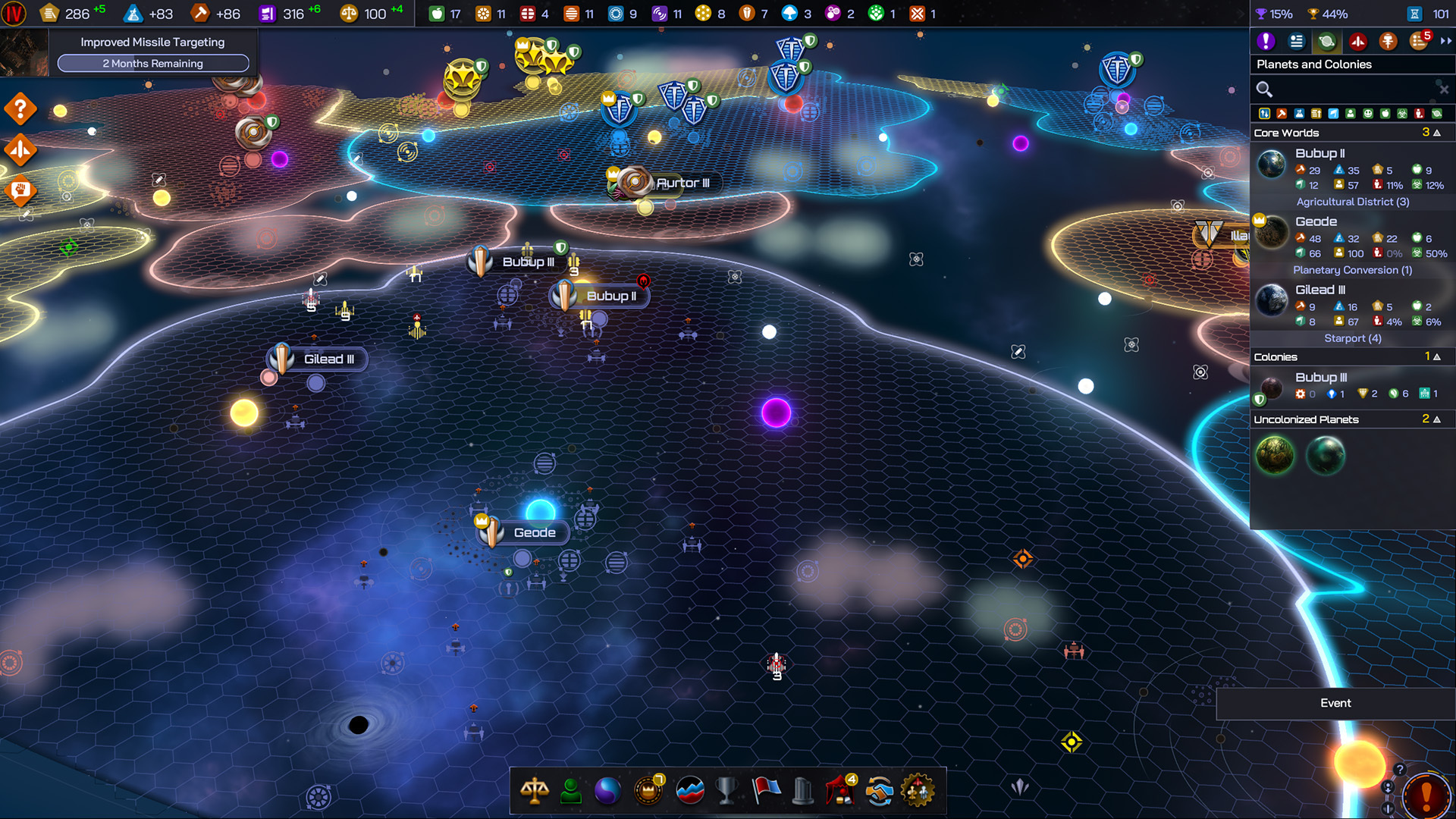
Task: Choose the Bubup III colony row
Action: [x=1351, y=385]
